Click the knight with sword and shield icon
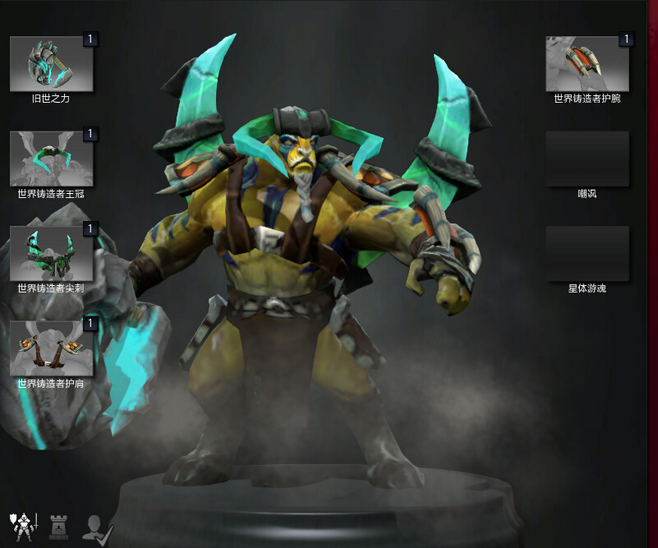Viewport: 658px width, 548px height. click(22, 524)
